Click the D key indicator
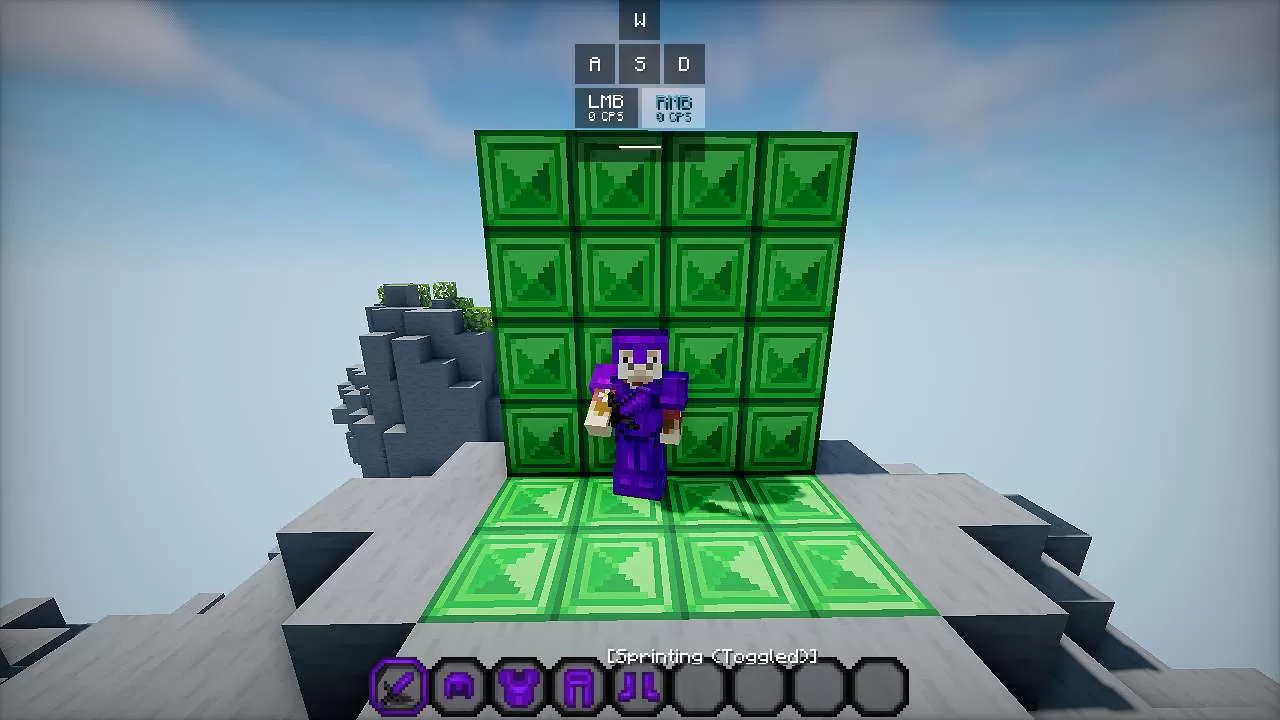This screenshot has width=1280, height=720. [x=683, y=63]
